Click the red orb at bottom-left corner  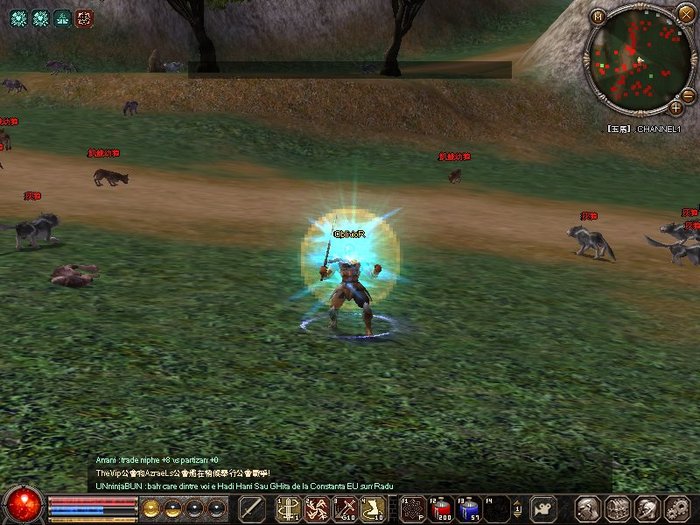22,505
